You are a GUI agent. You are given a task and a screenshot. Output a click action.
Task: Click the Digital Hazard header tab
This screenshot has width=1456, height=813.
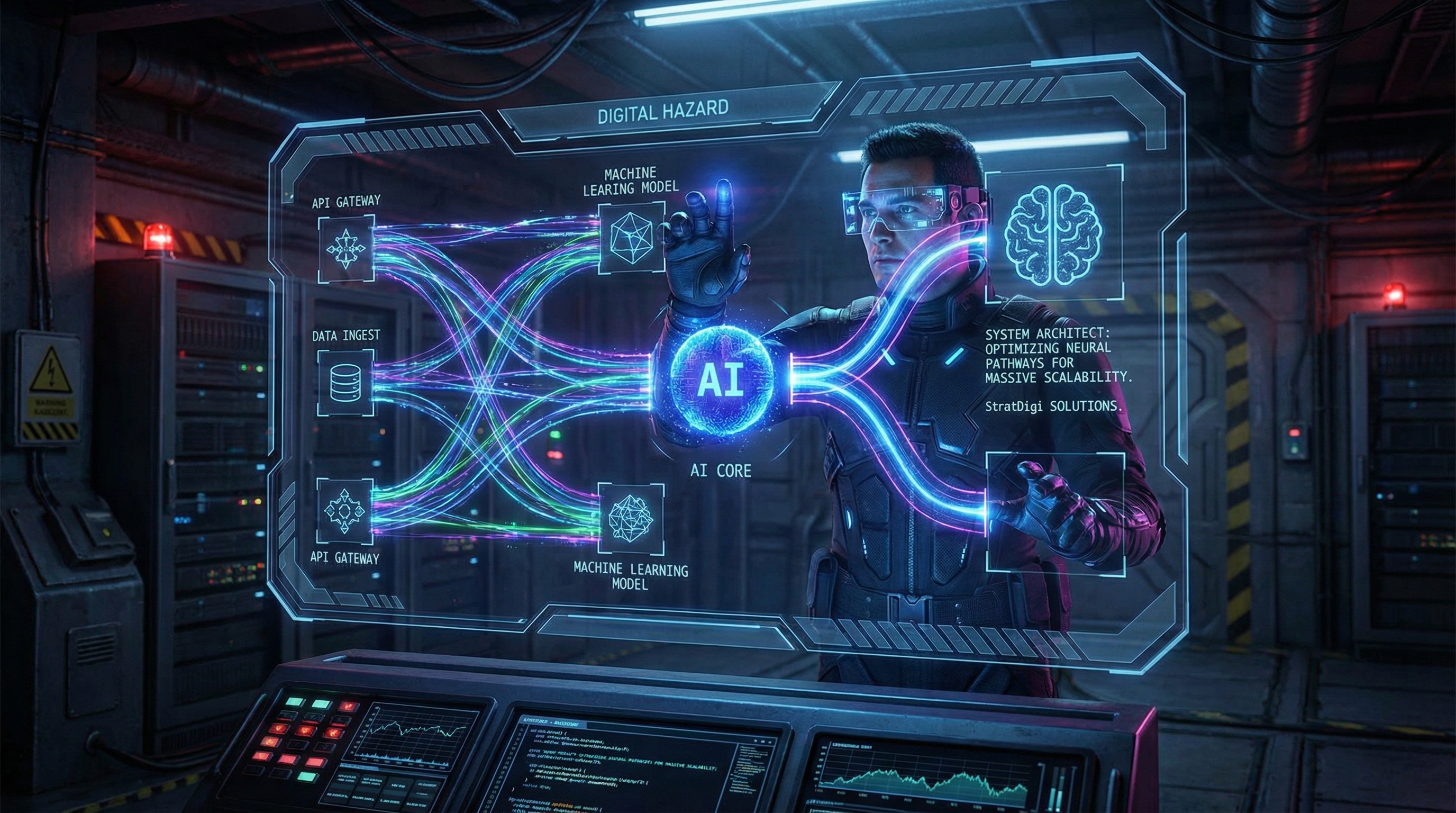[662, 110]
